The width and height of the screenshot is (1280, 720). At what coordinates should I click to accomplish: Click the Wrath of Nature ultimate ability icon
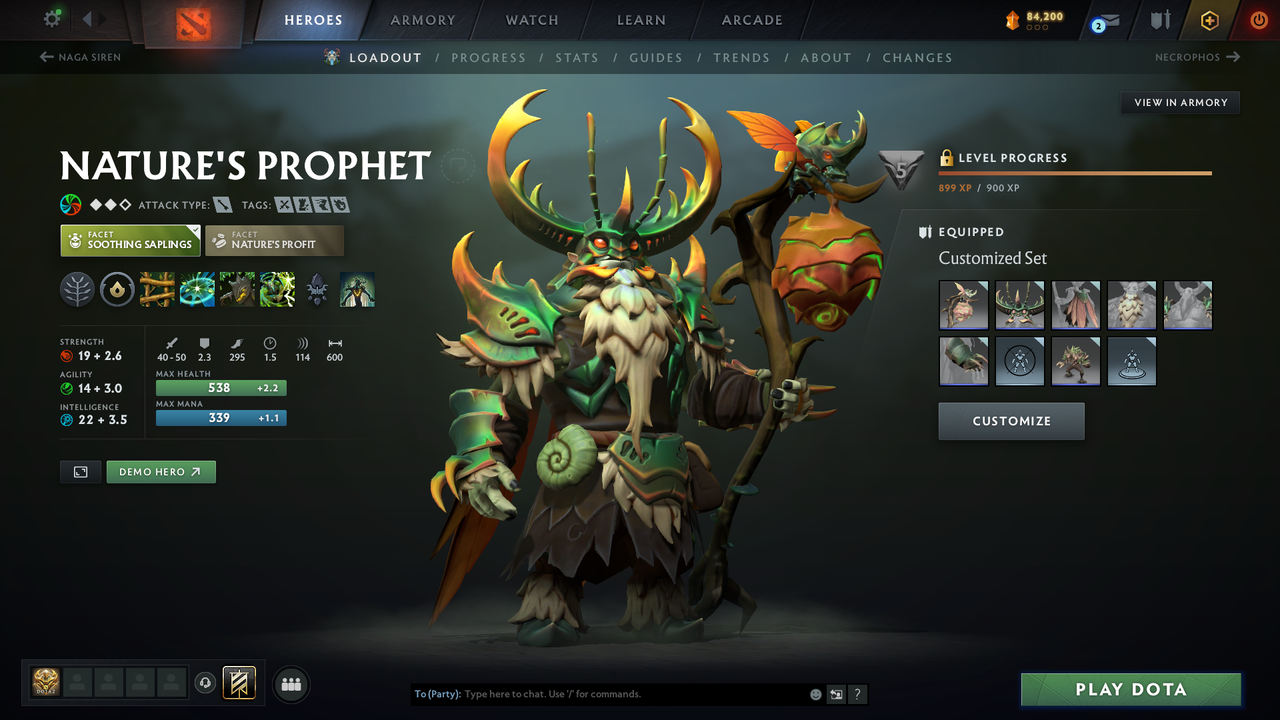[276, 290]
